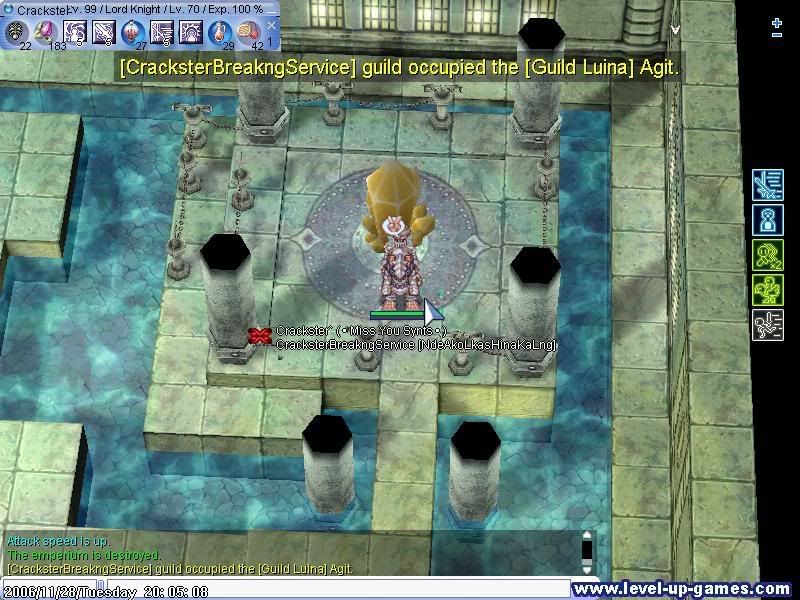Activate the diagonal sword skill icon
The image size is (800, 600).
[104, 32]
